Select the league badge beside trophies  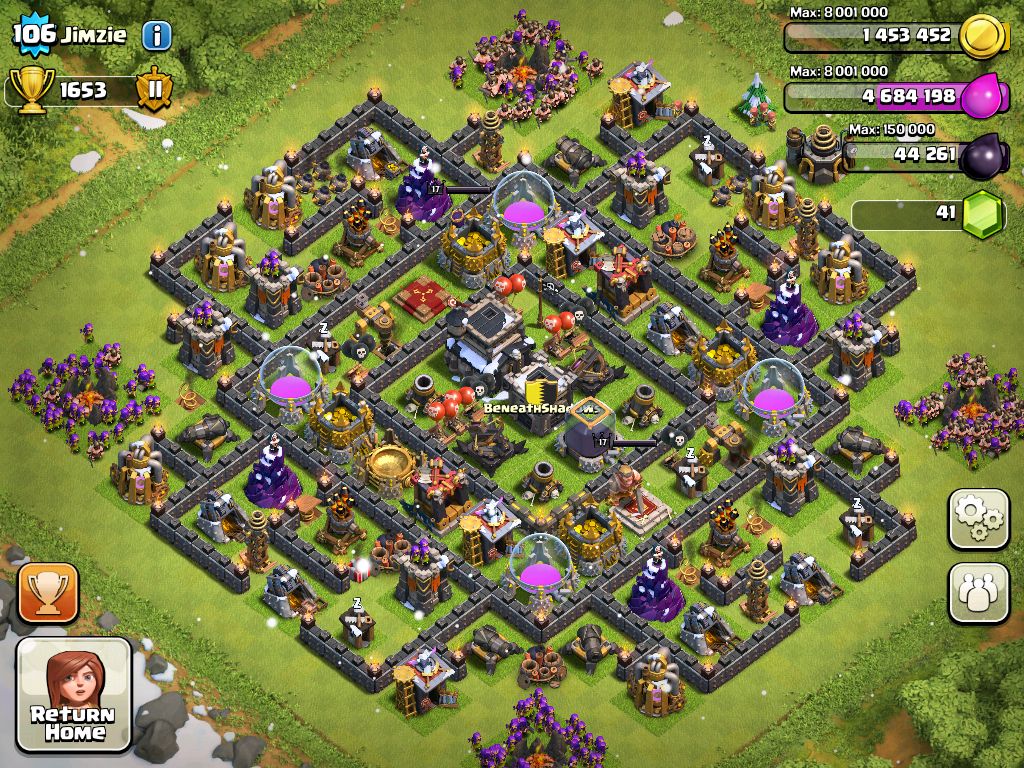click(155, 89)
